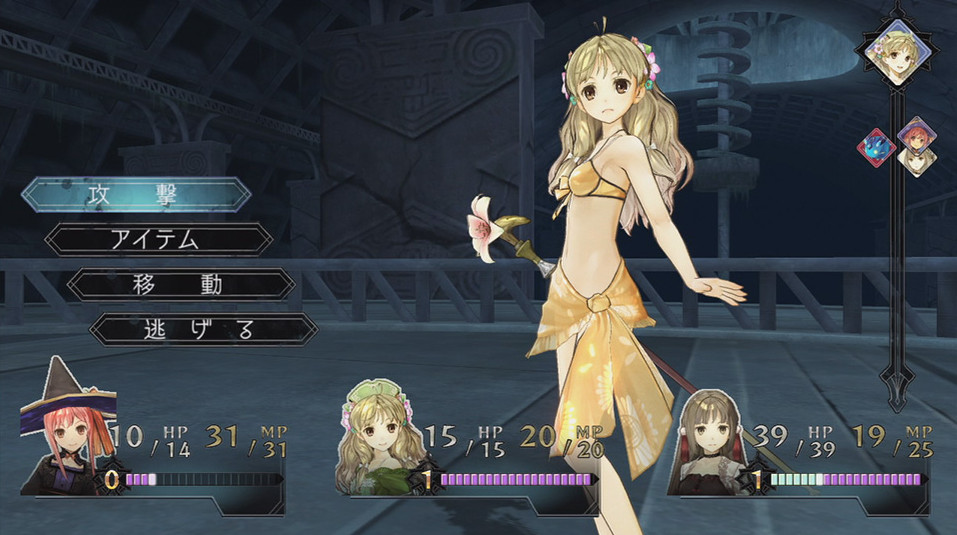Viewport: 957px width, 535px height.
Task: Select the blue monster turn order icon
Action: 875,147
